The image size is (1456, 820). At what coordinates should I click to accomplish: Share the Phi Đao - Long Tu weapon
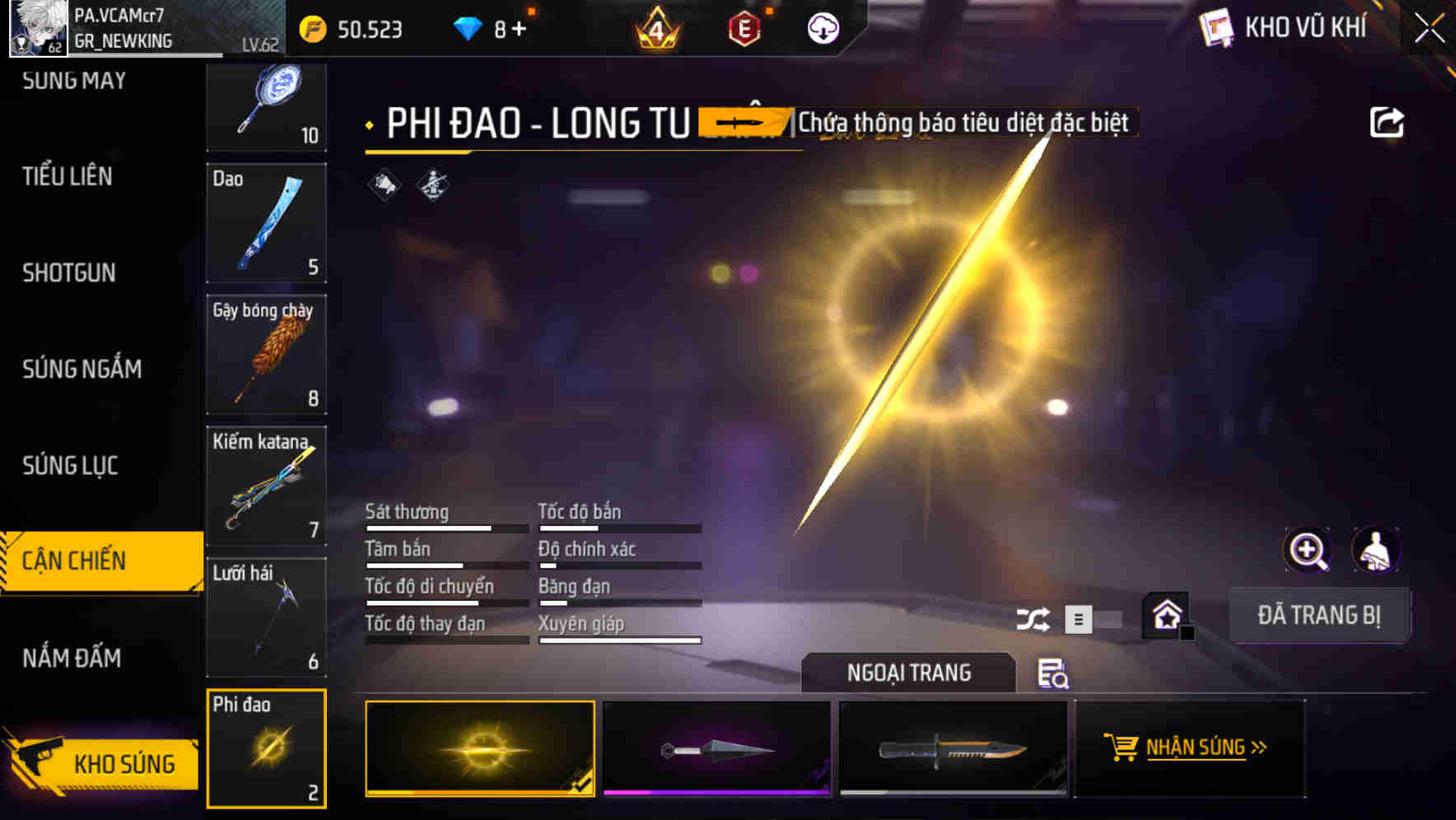coord(1388,121)
